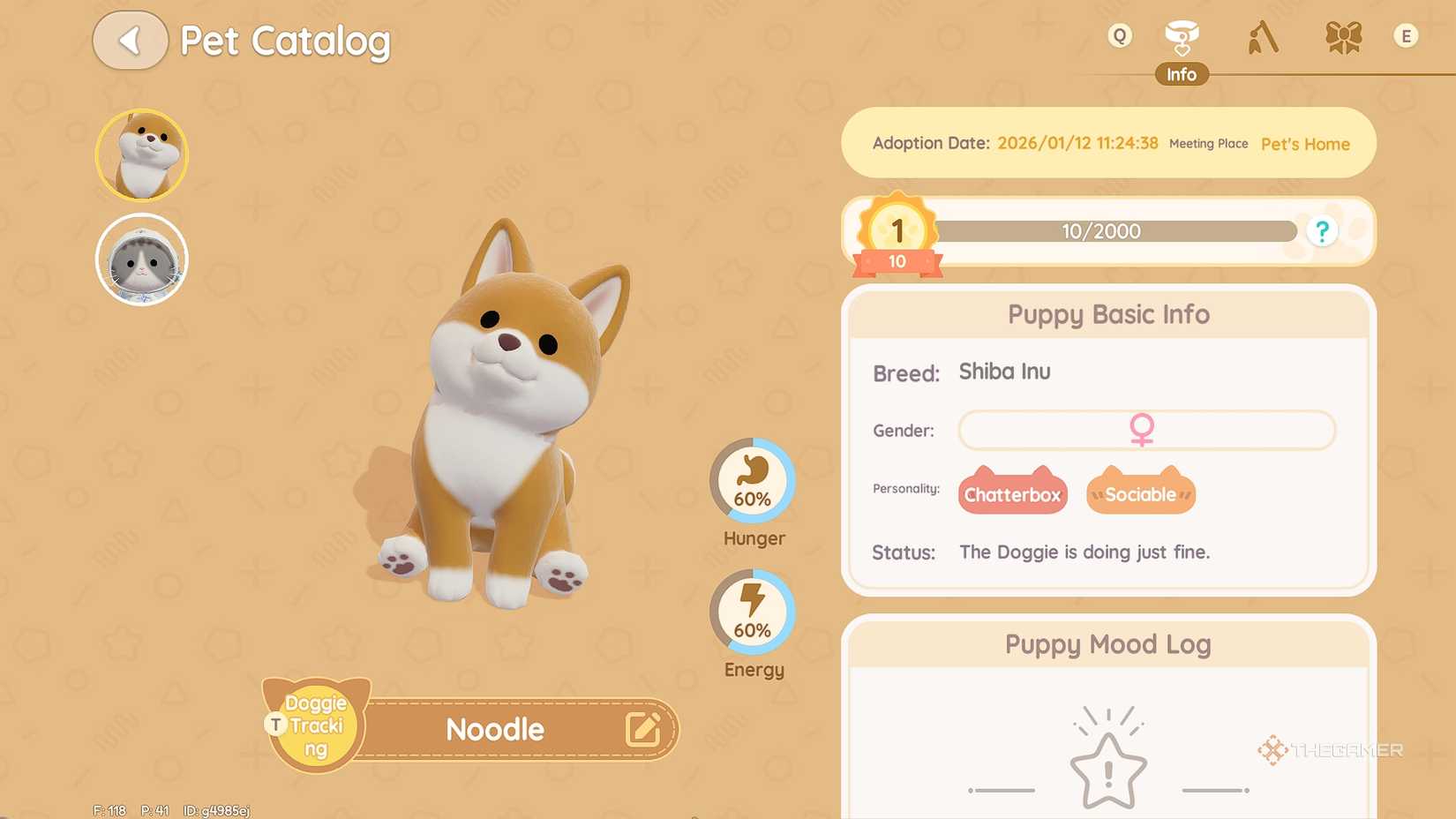Open the bow accessories icon
This screenshot has height=819, width=1456.
[1343, 37]
